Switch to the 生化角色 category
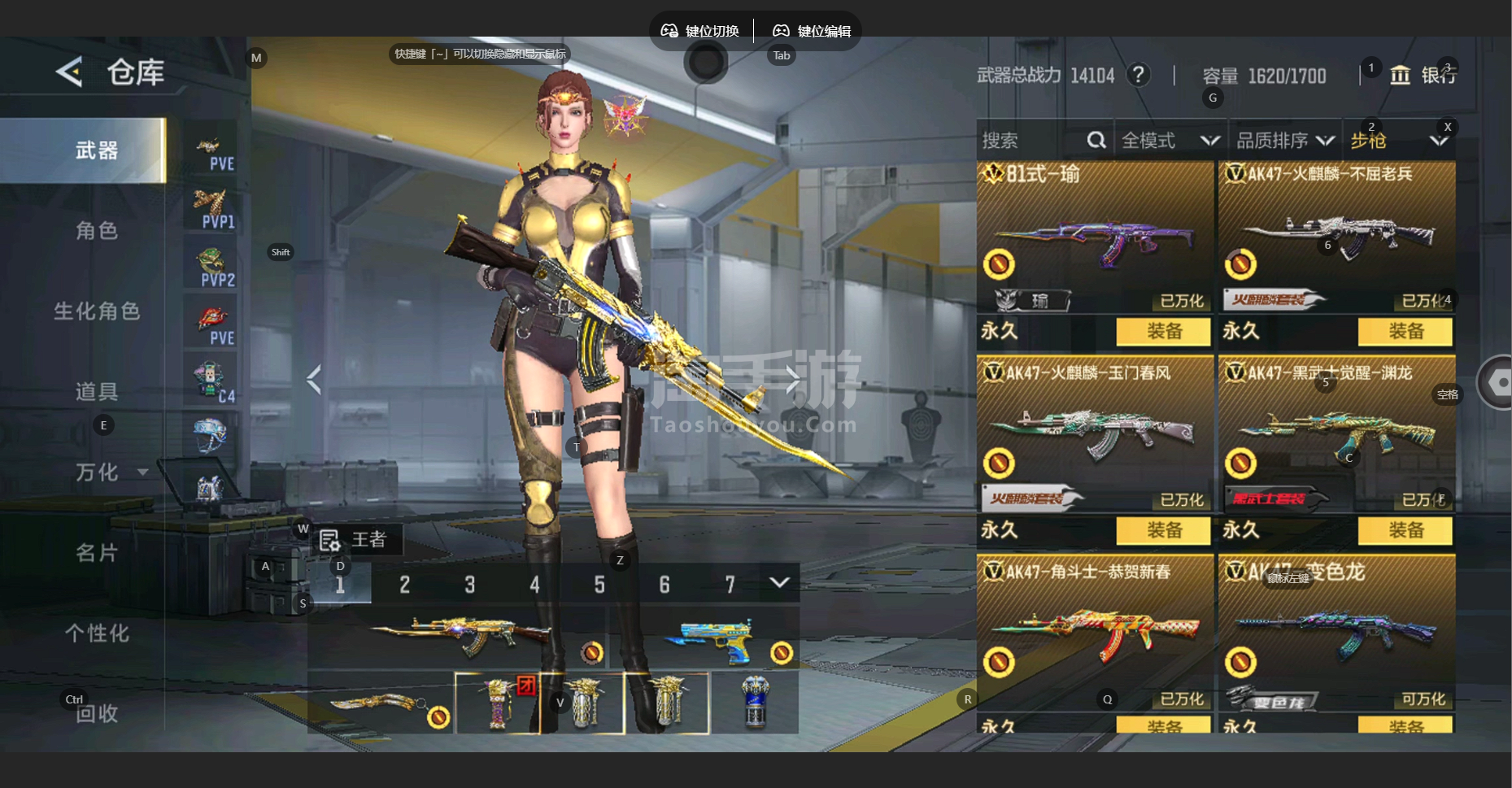 [x=96, y=311]
